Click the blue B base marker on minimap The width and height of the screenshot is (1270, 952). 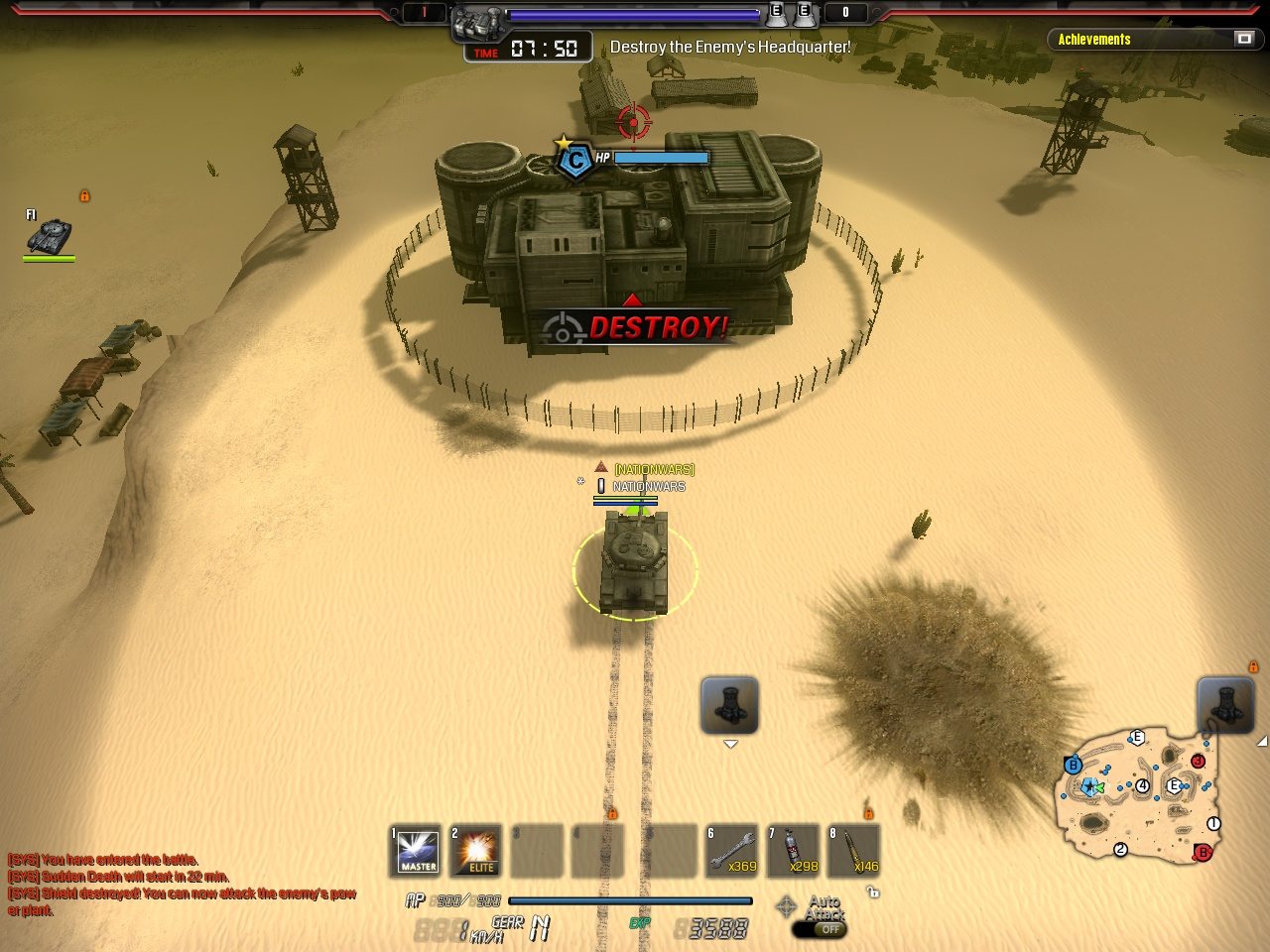point(1073,766)
